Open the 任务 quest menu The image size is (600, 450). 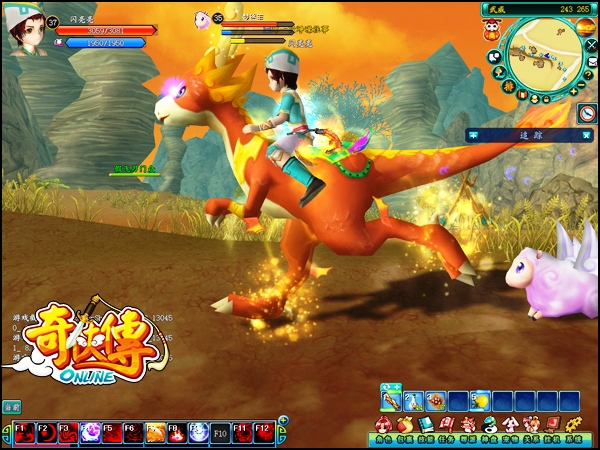tap(448, 428)
